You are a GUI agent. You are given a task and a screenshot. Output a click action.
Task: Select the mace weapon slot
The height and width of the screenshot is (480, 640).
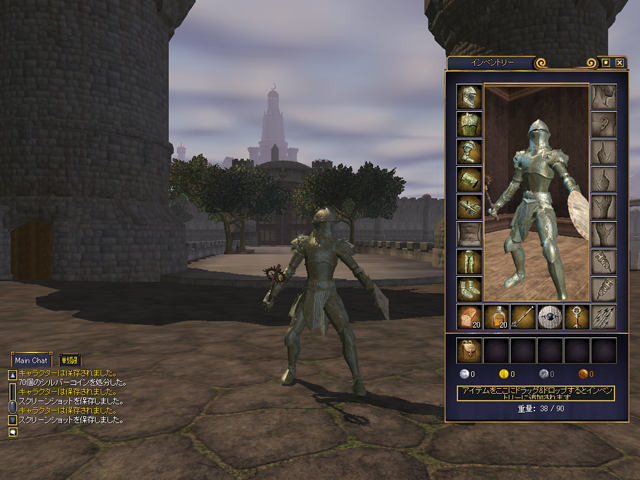[x=576, y=317]
